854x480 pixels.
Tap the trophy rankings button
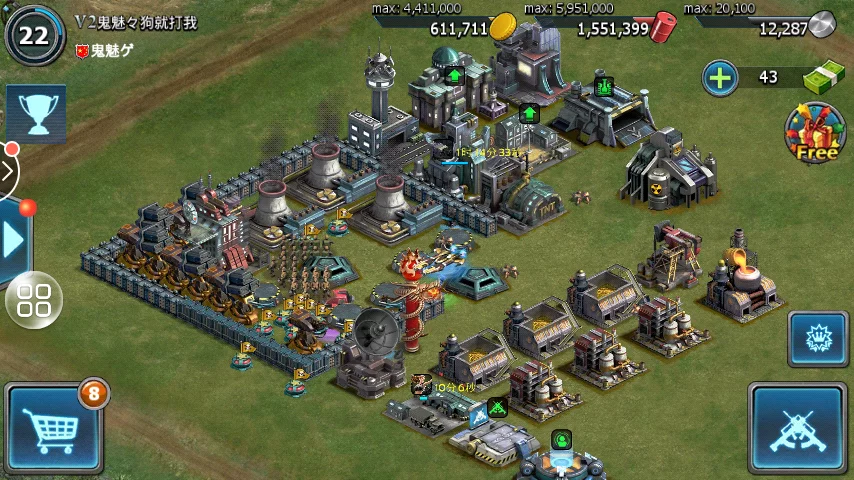(37, 113)
